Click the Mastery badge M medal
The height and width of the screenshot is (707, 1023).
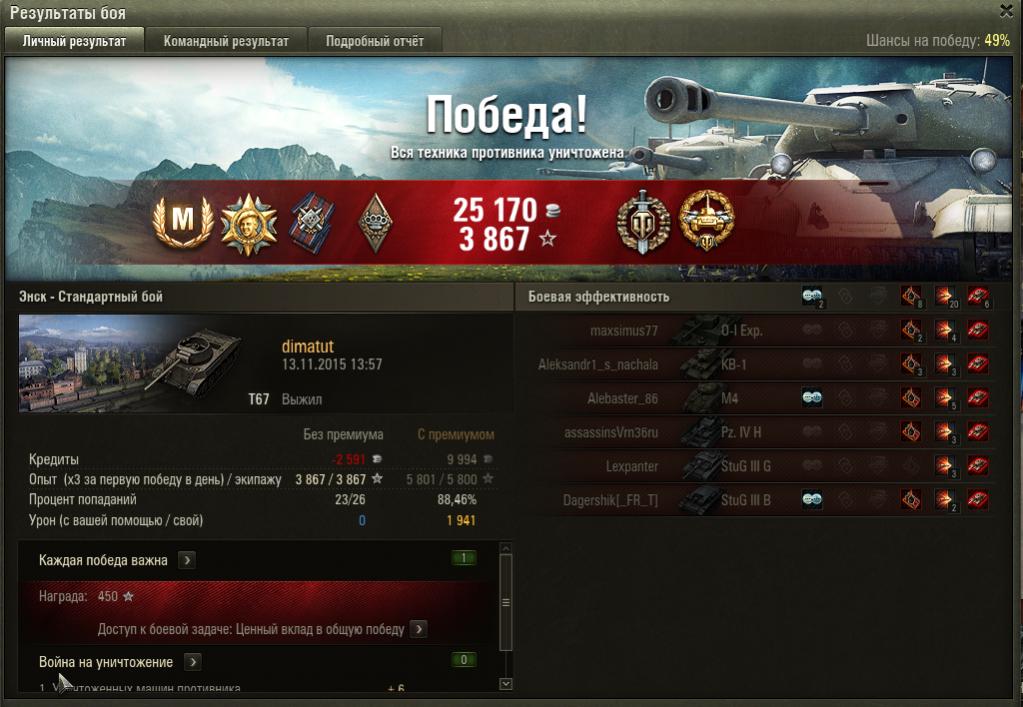coord(183,220)
